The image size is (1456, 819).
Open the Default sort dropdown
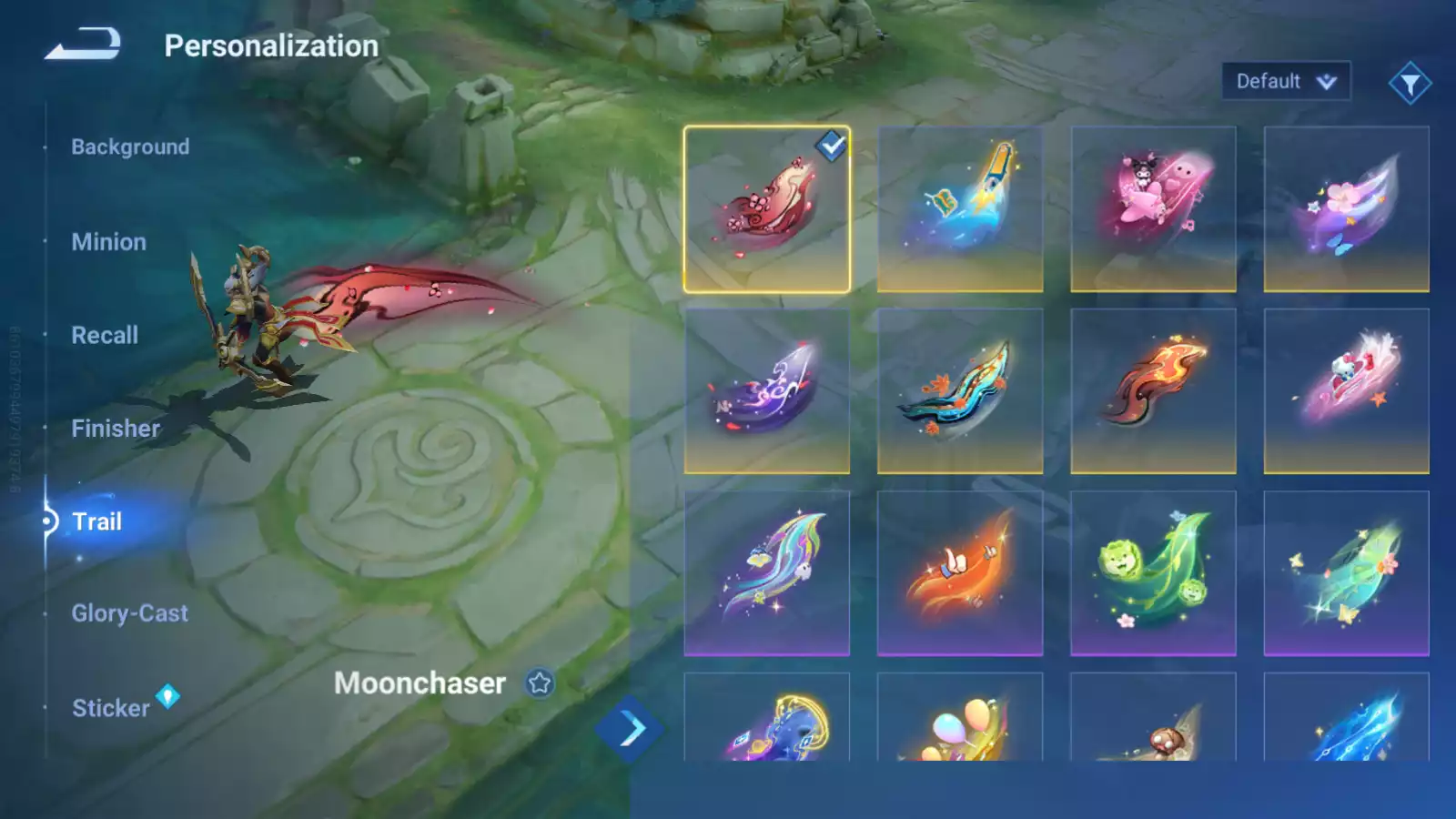[1285, 82]
